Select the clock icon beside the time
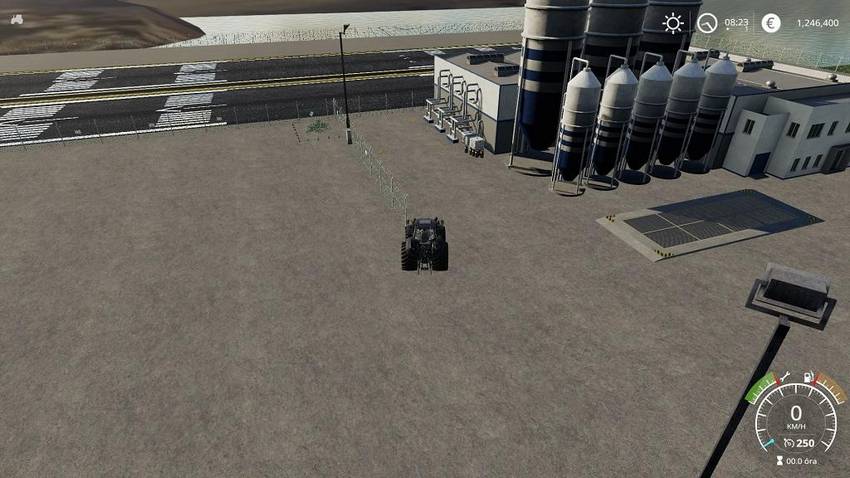Screen dimensions: 850x478 tap(708, 23)
